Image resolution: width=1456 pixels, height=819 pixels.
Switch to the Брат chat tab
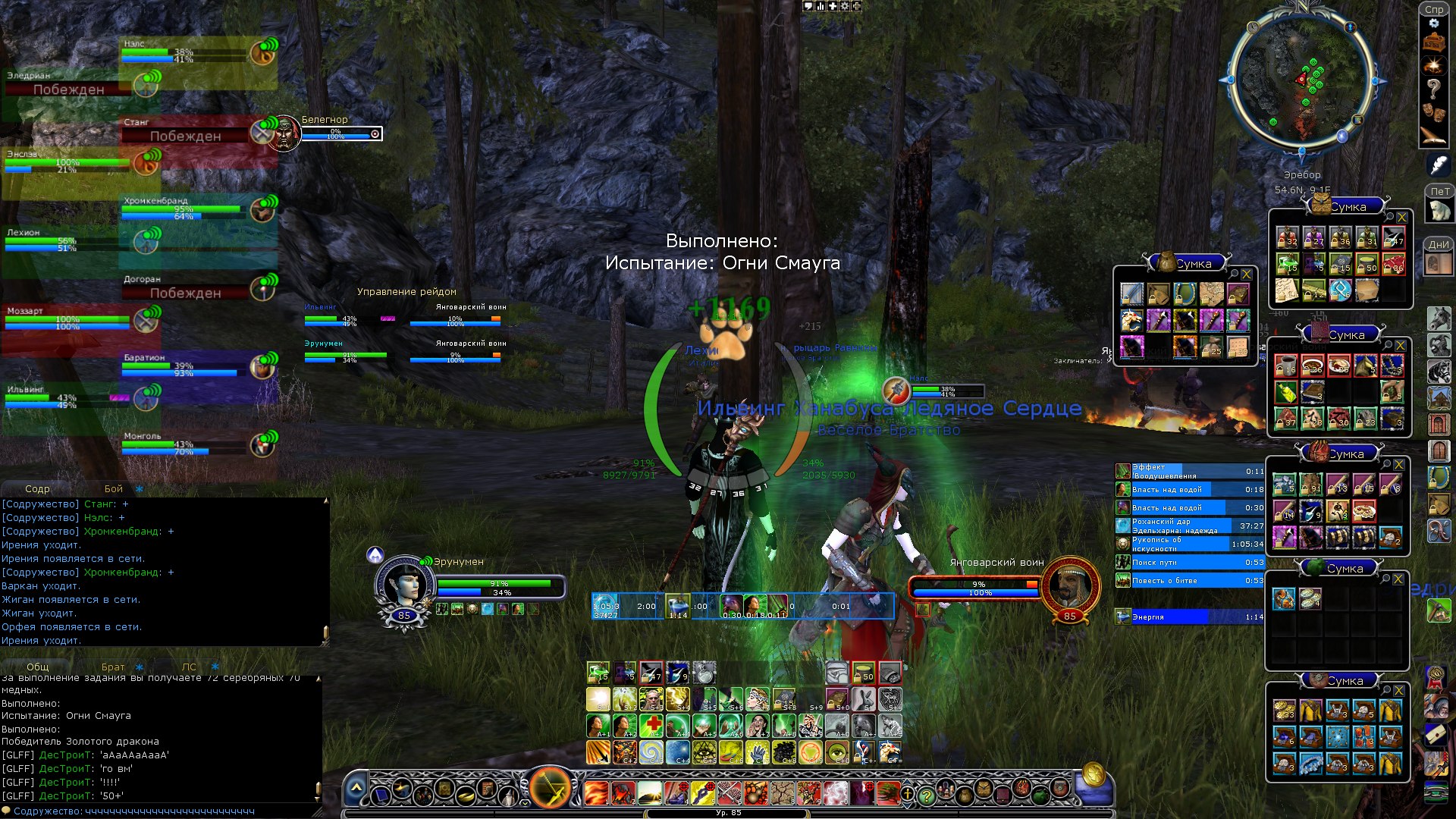pos(113,667)
